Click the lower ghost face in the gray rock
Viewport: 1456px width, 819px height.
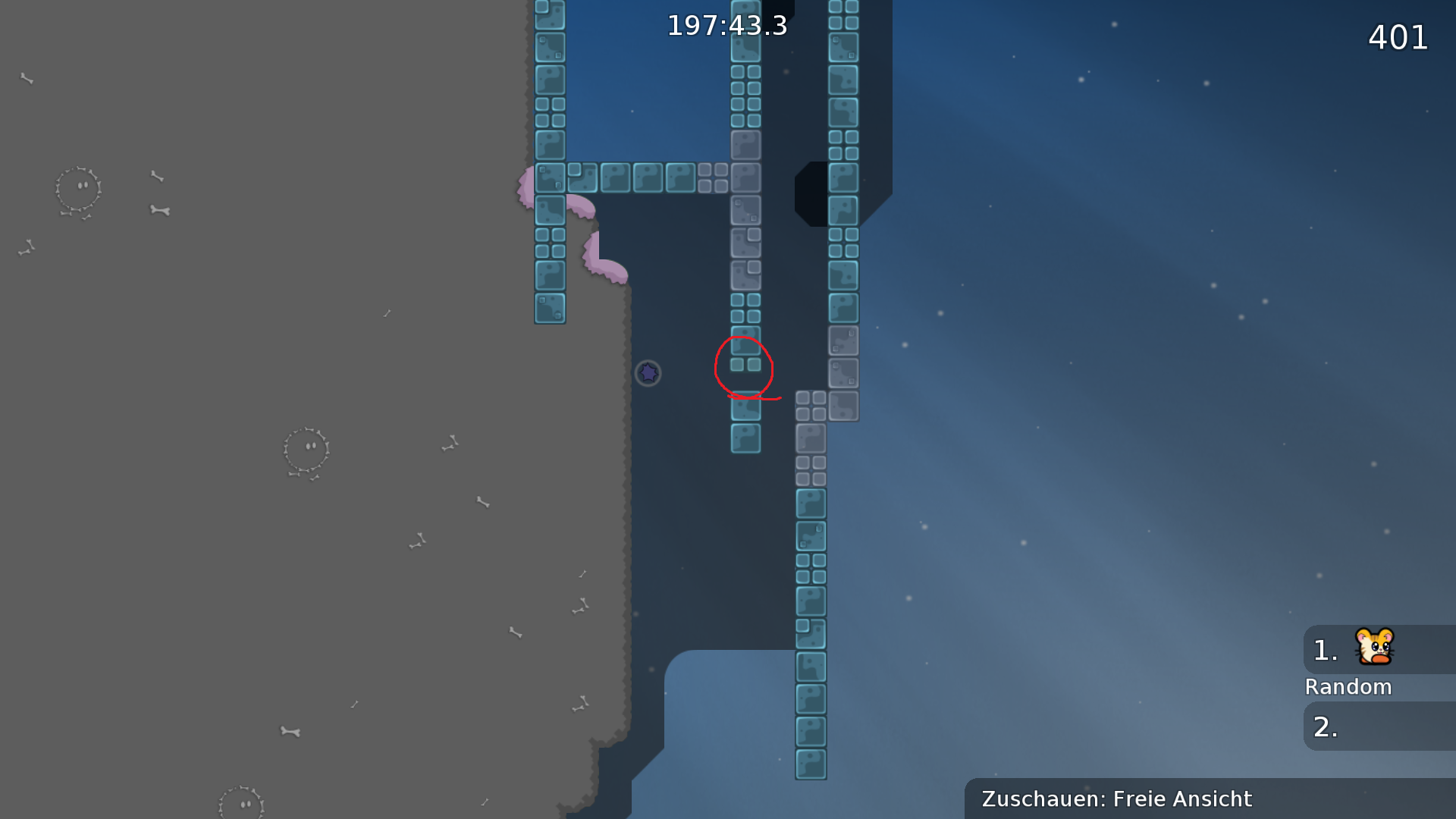click(x=306, y=449)
